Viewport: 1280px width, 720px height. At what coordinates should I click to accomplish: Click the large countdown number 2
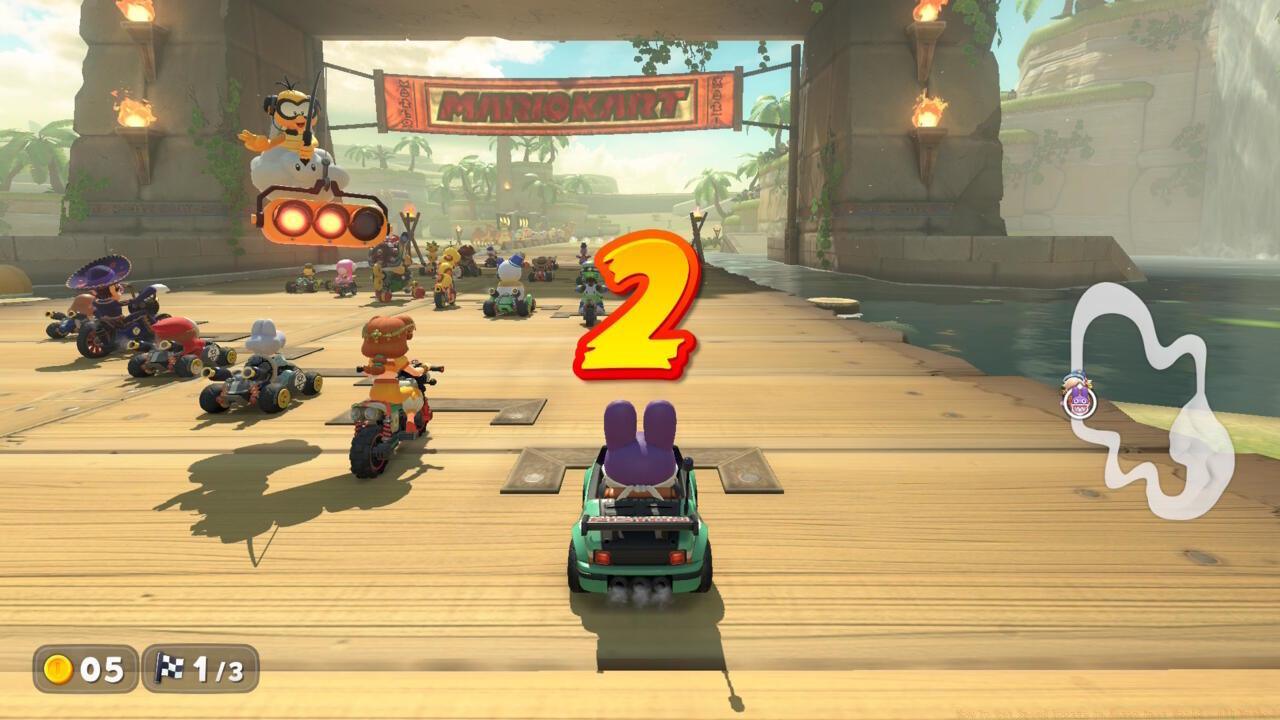pyautogui.click(x=637, y=308)
